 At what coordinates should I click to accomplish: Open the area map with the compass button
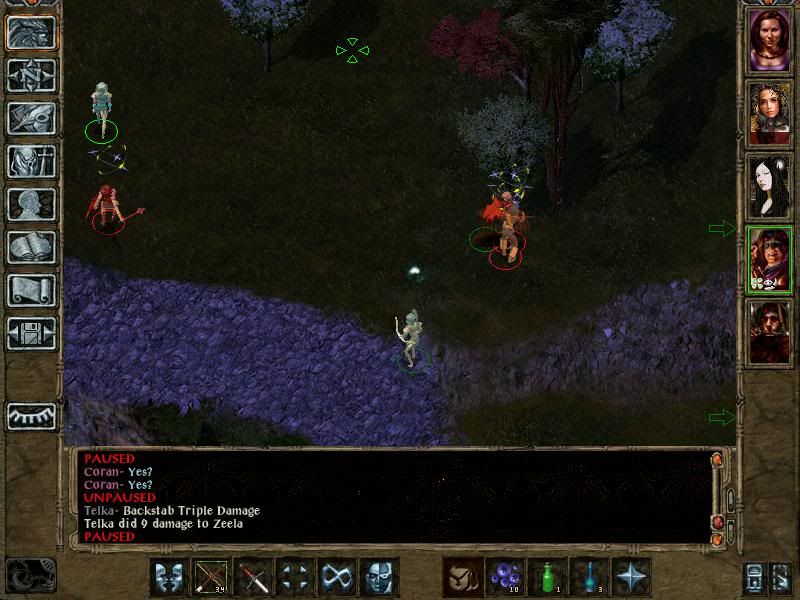(x=31, y=75)
